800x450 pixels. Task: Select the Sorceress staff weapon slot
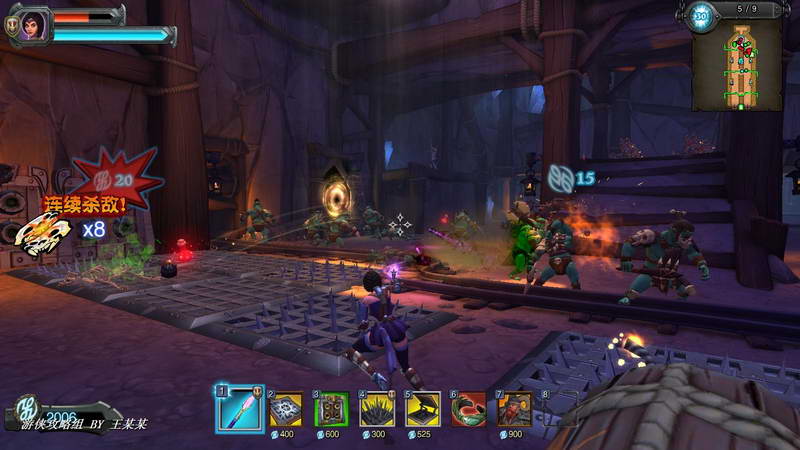point(239,408)
